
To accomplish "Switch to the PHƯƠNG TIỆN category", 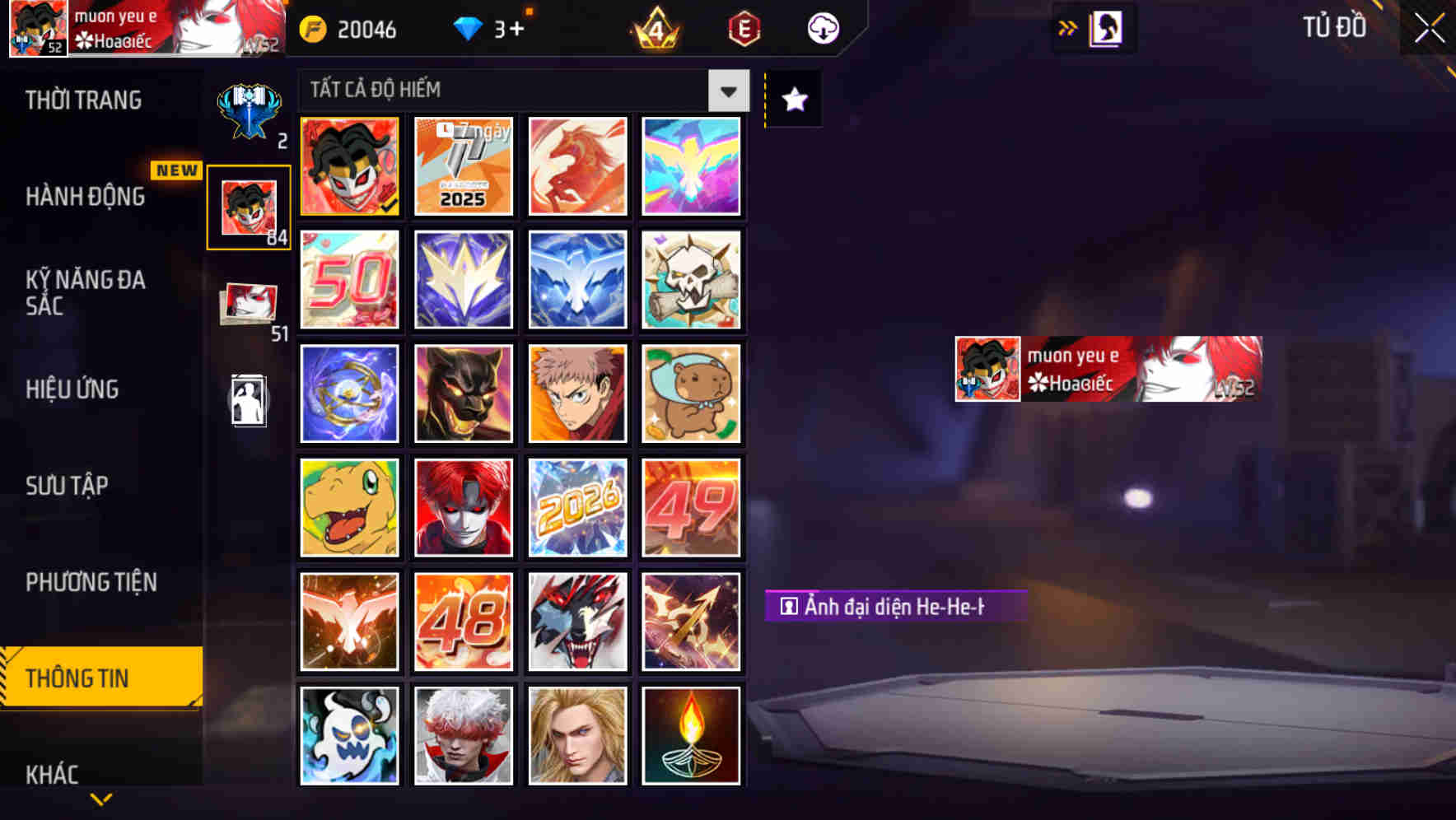I will pyautogui.click(x=91, y=582).
